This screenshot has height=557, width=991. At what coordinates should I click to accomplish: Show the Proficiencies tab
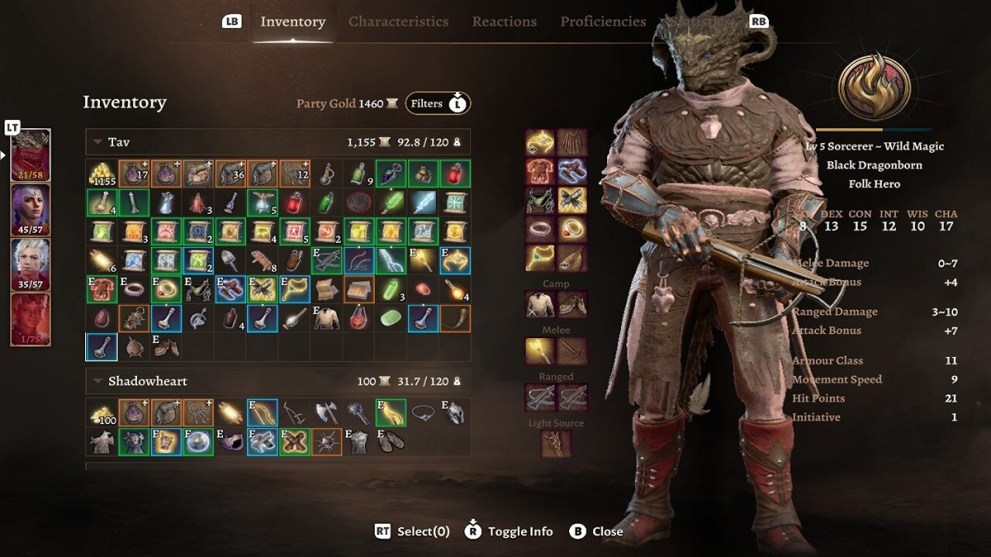pyautogui.click(x=603, y=21)
